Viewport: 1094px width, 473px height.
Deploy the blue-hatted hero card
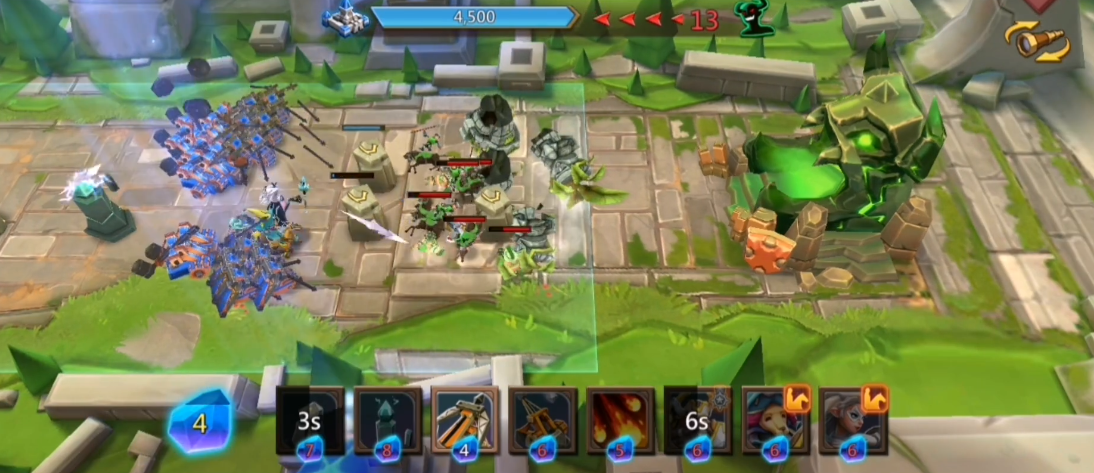(776, 422)
